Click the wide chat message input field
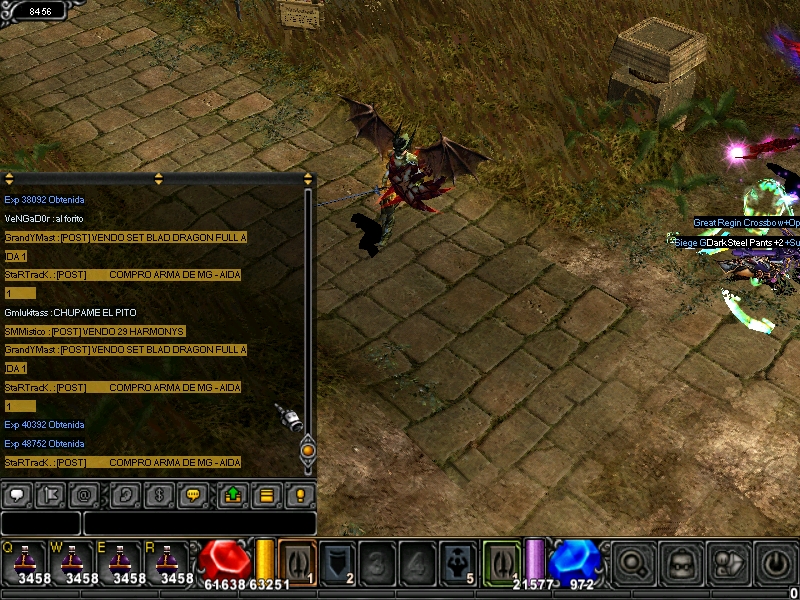The image size is (800, 600). pyautogui.click(x=199, y=523)
